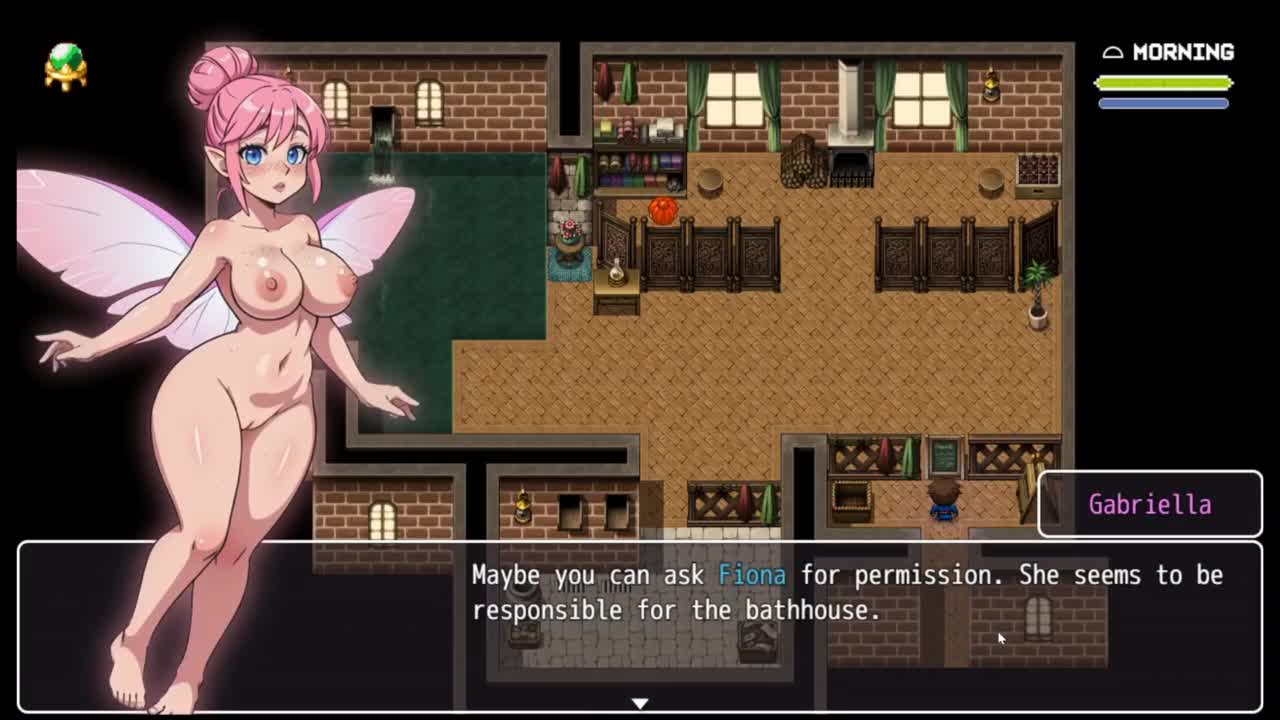Open the green orb menu icon
1280x720 pixels.
click(66, 66)
